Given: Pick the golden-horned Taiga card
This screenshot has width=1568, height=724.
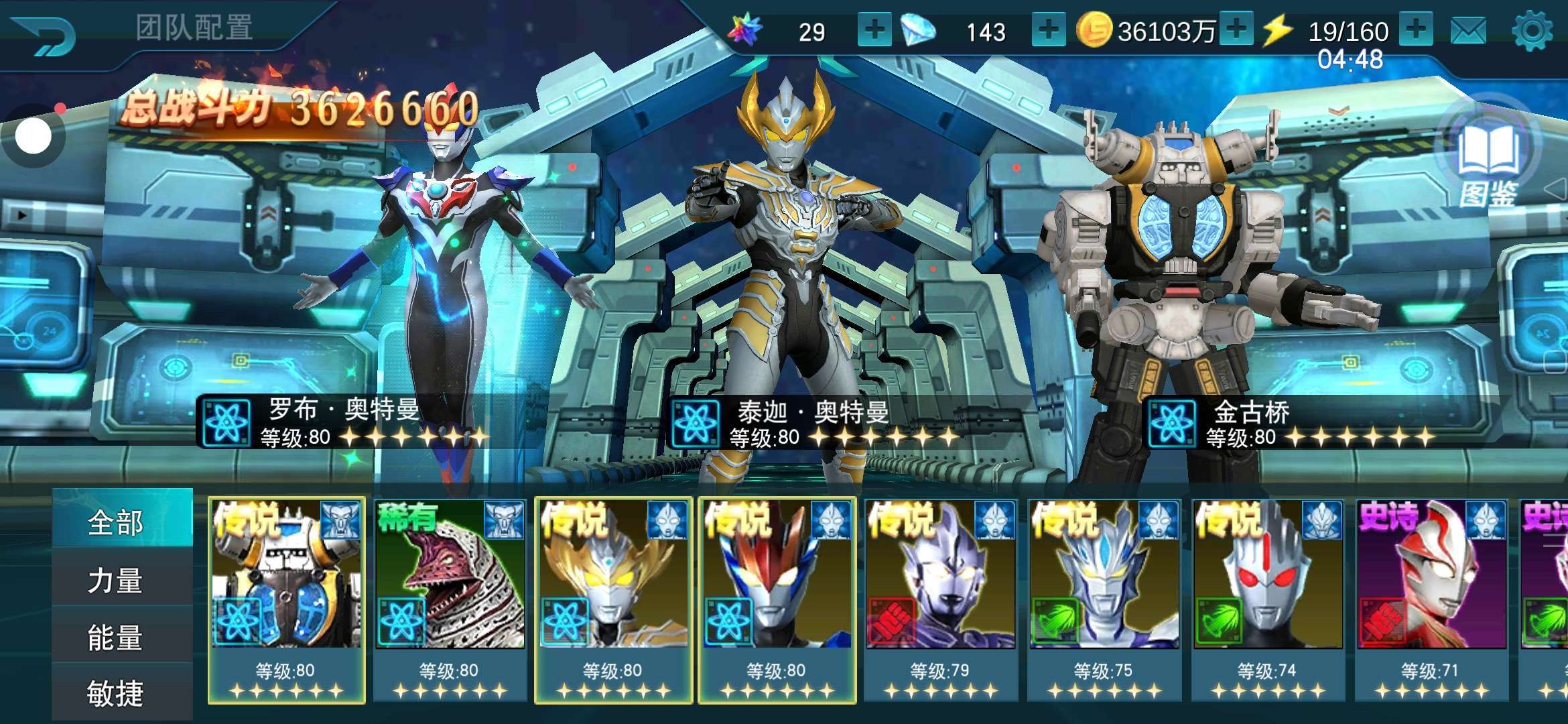Looking at the screenshot, I should click(613, 599).
